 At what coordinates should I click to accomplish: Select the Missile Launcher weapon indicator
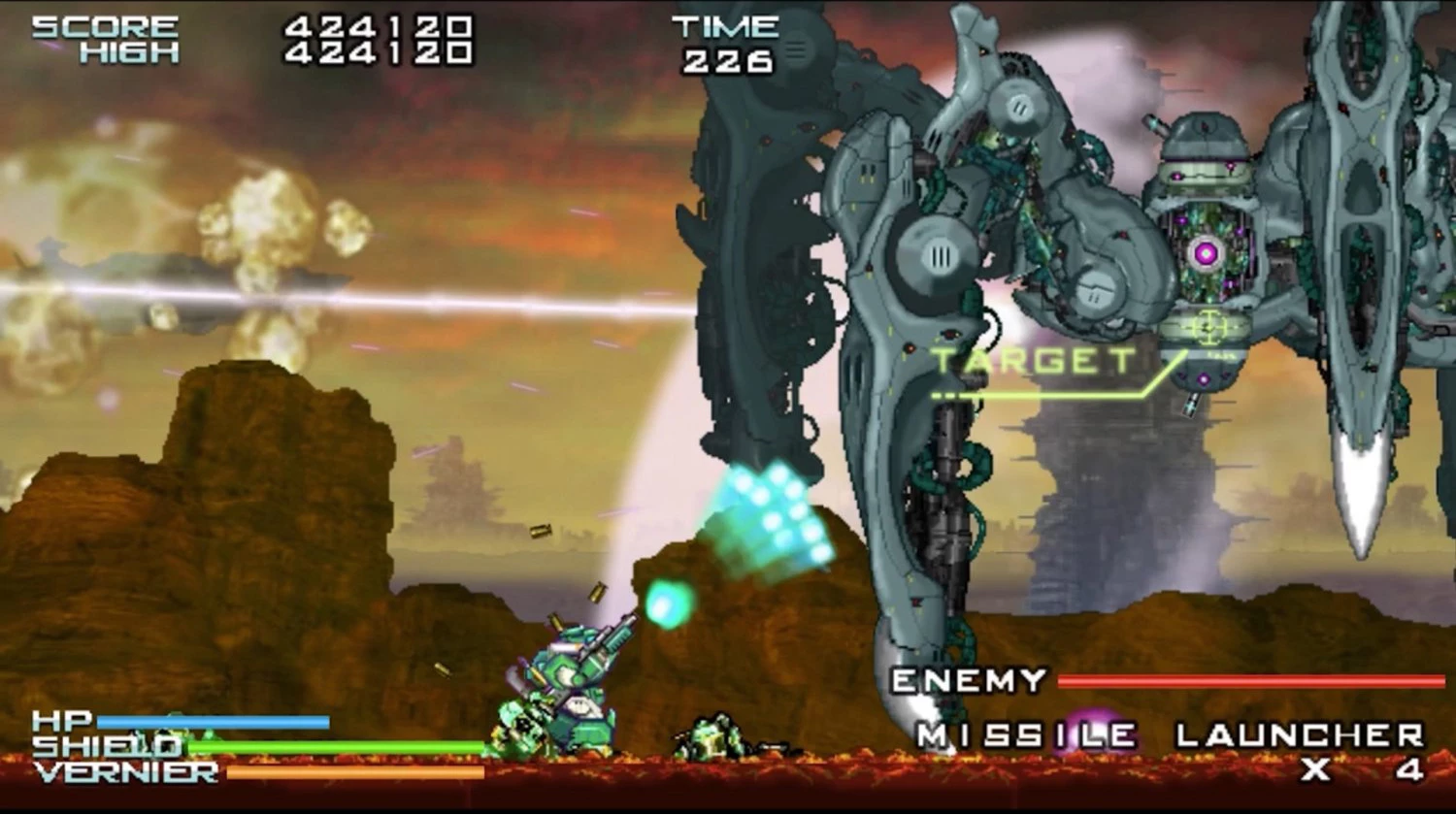pyautogui.click(x=1170, y=736)
